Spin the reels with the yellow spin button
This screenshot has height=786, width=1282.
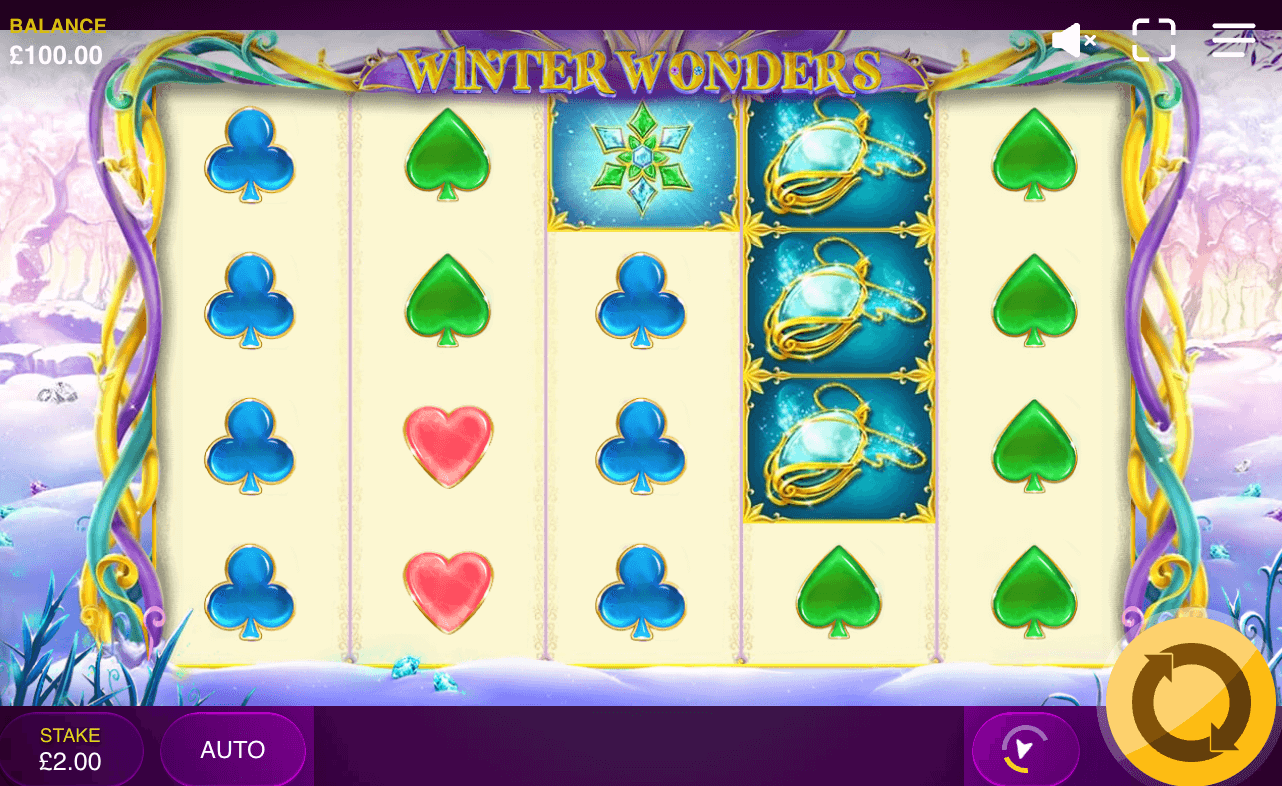1190,700
